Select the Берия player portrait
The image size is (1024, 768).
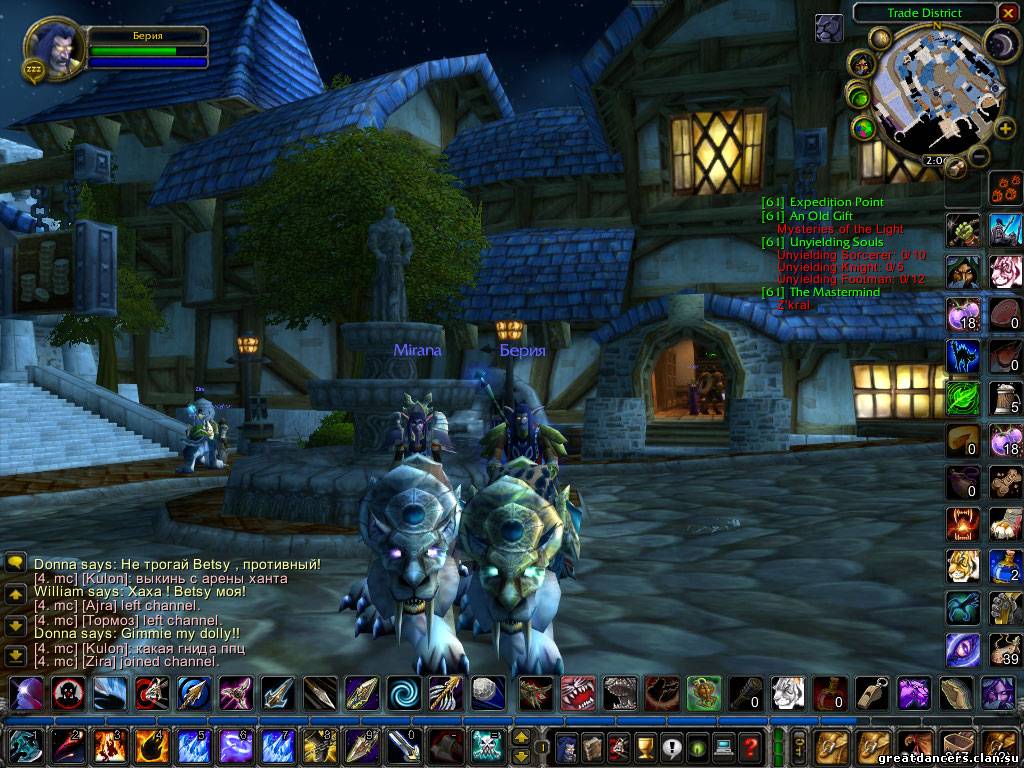pos(52,47)
